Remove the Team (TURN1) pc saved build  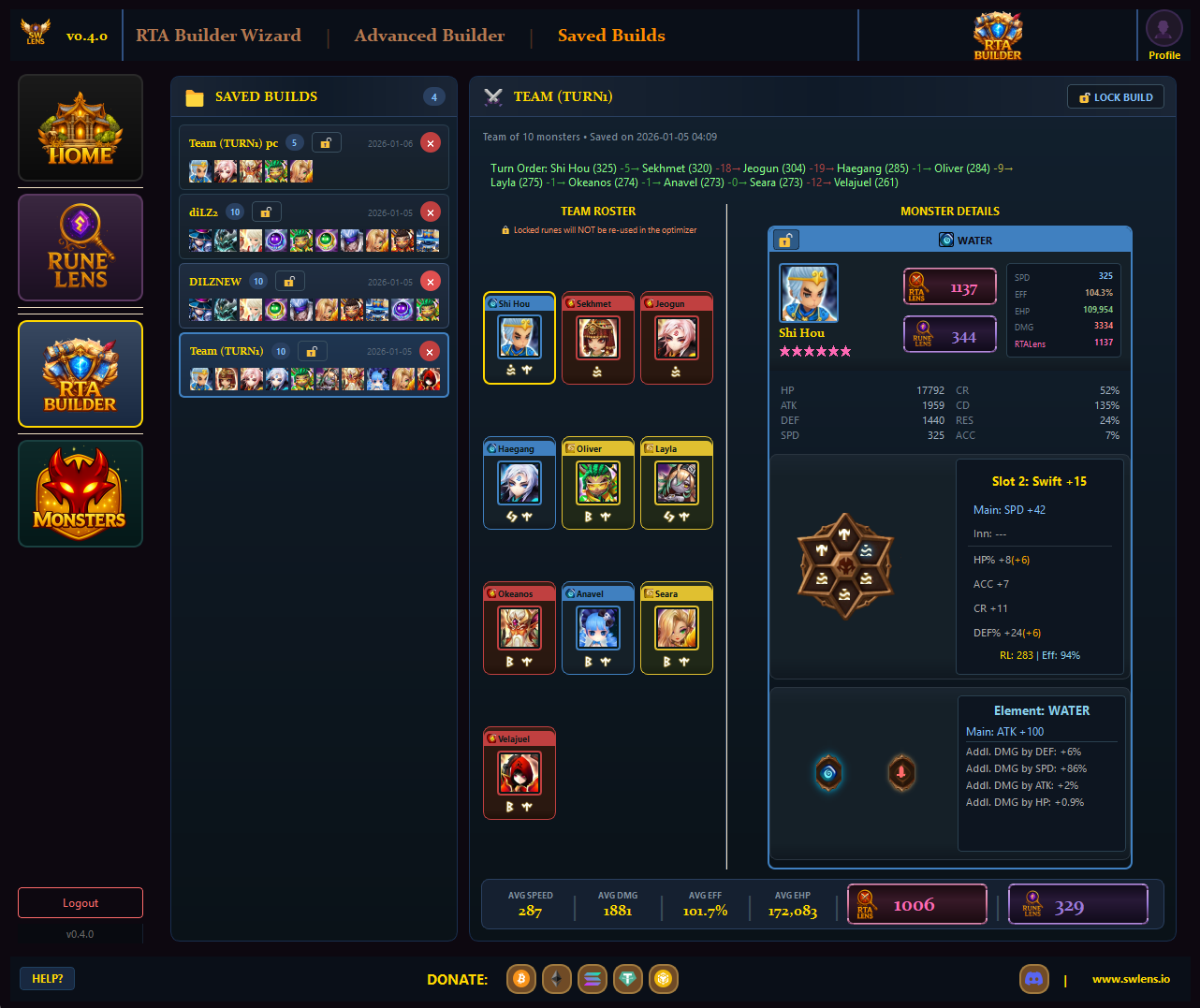pyautogui.click(x=430, y=143)
